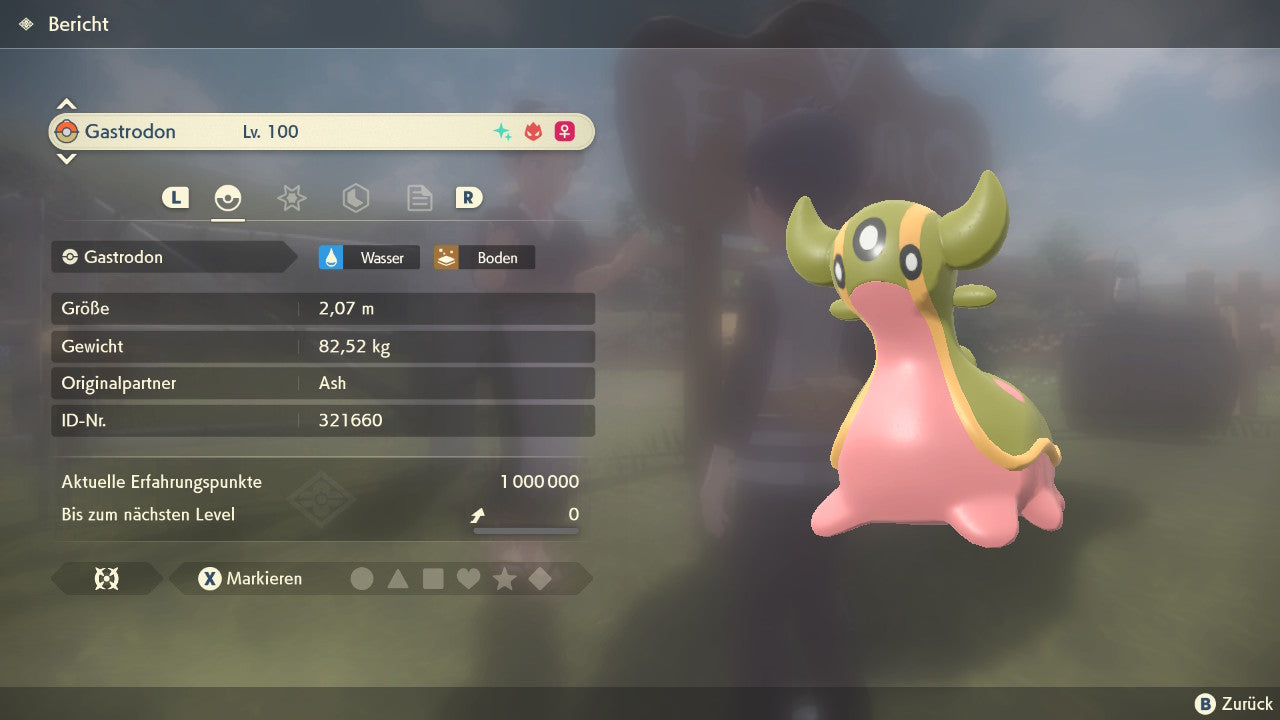Toggle the heart marking

click(x=468, y=579)
